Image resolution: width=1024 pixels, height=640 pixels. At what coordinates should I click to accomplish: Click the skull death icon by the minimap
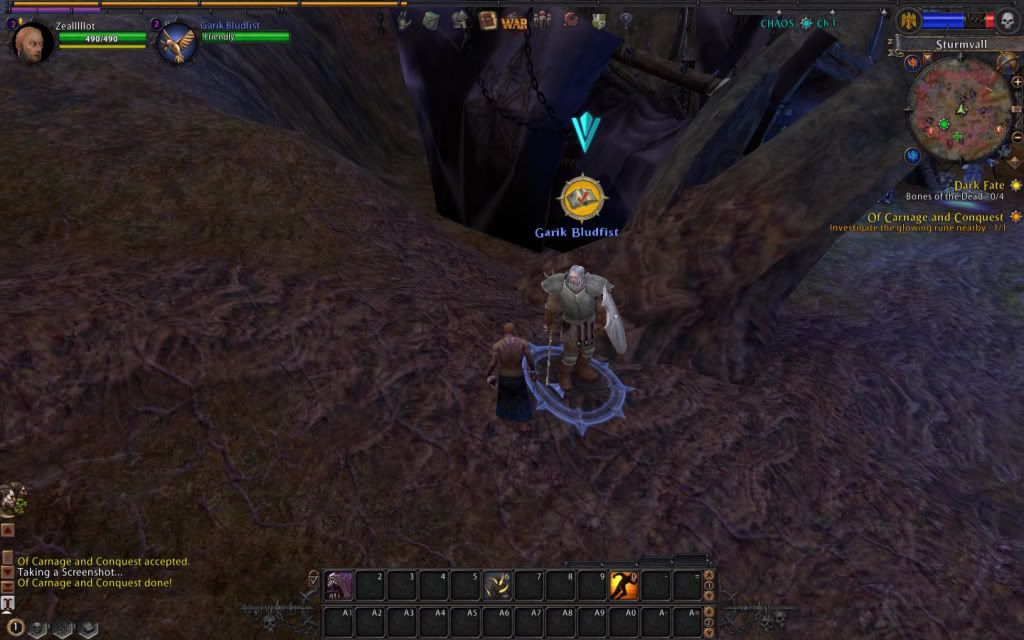(x=1006, y=20)
